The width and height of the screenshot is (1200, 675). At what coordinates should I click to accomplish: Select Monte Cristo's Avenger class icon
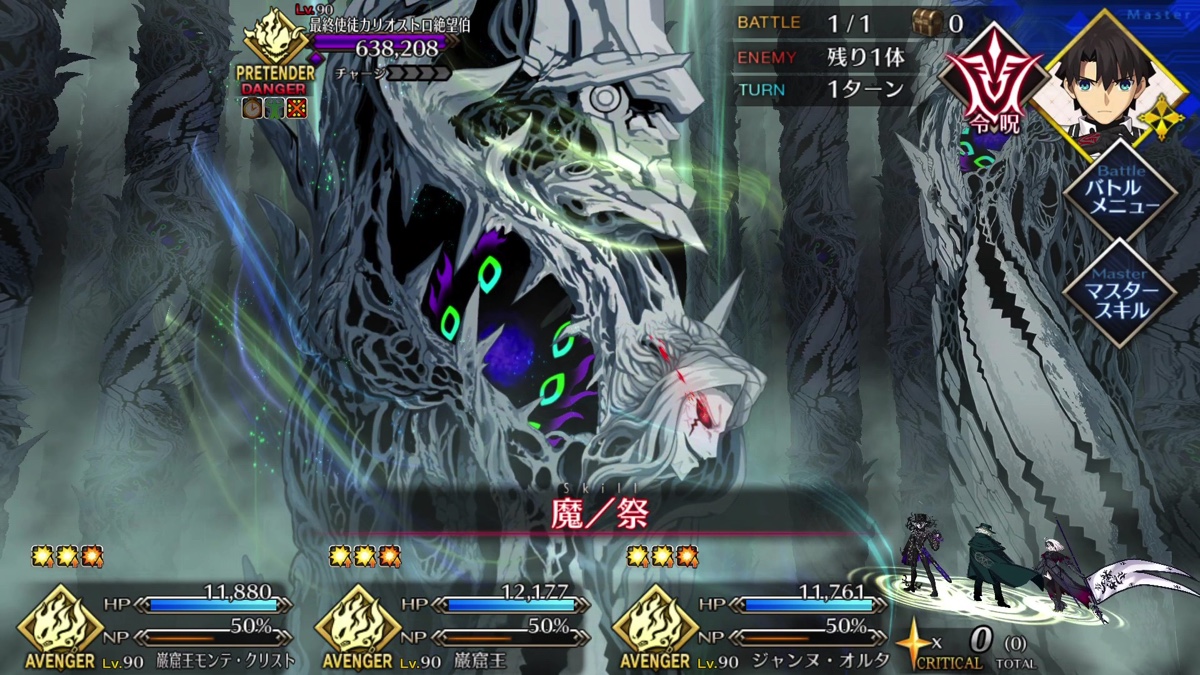(60, 622)
